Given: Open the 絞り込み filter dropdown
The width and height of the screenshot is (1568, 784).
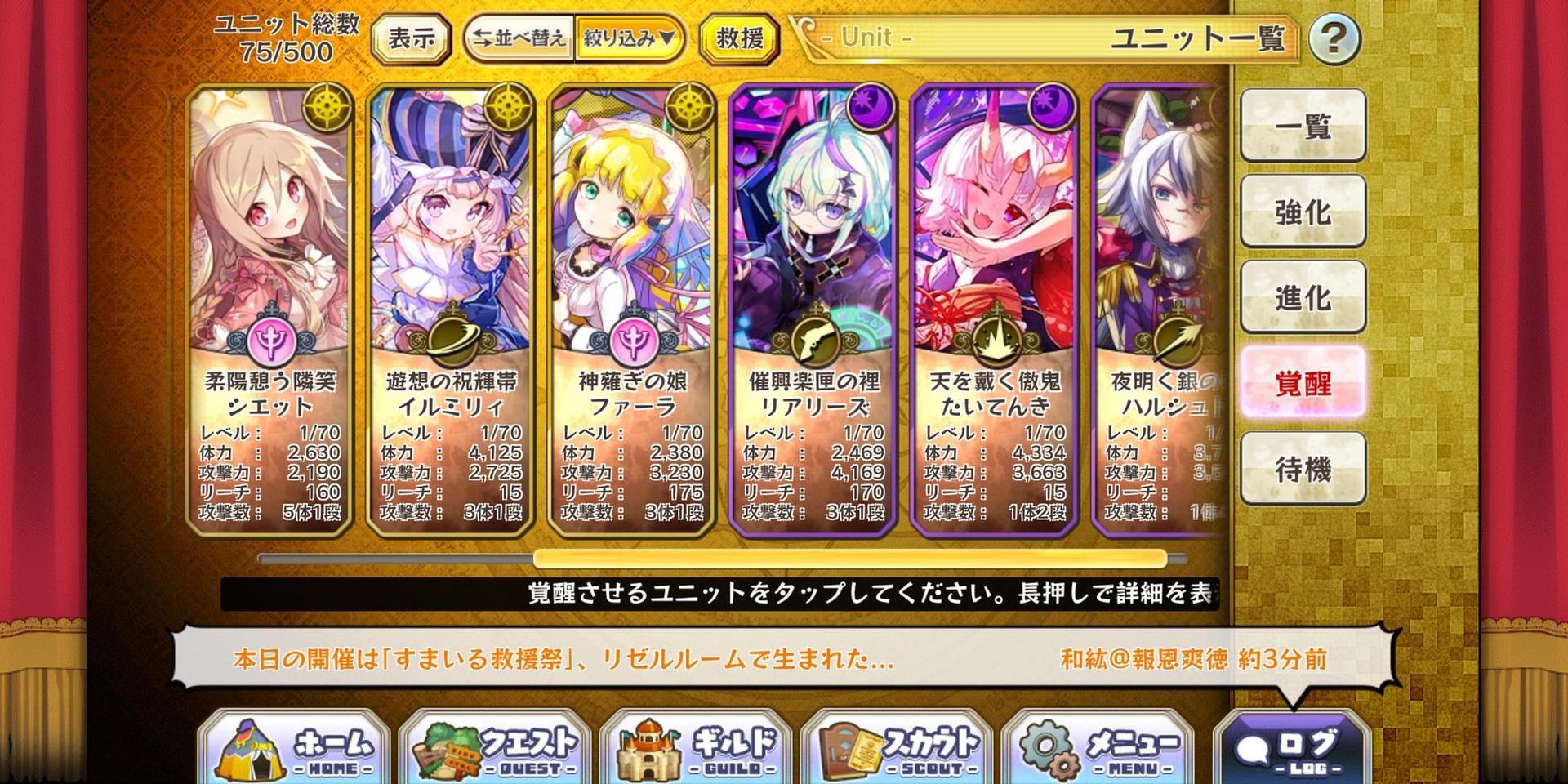Looking at the screenshot, I should coord(628,38).
